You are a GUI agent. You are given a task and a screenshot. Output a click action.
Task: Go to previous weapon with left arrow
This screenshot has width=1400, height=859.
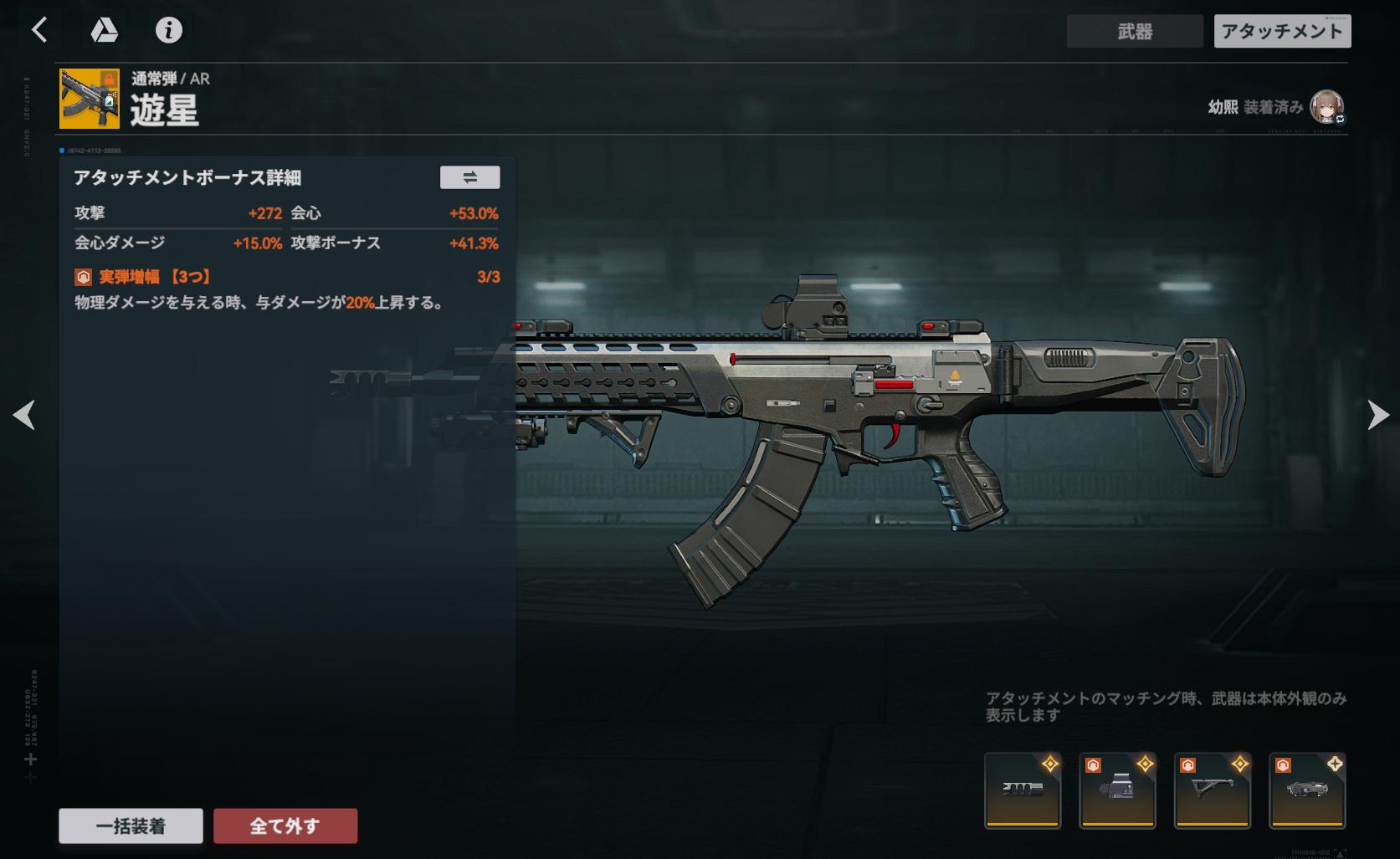click(x=24, y=415)
